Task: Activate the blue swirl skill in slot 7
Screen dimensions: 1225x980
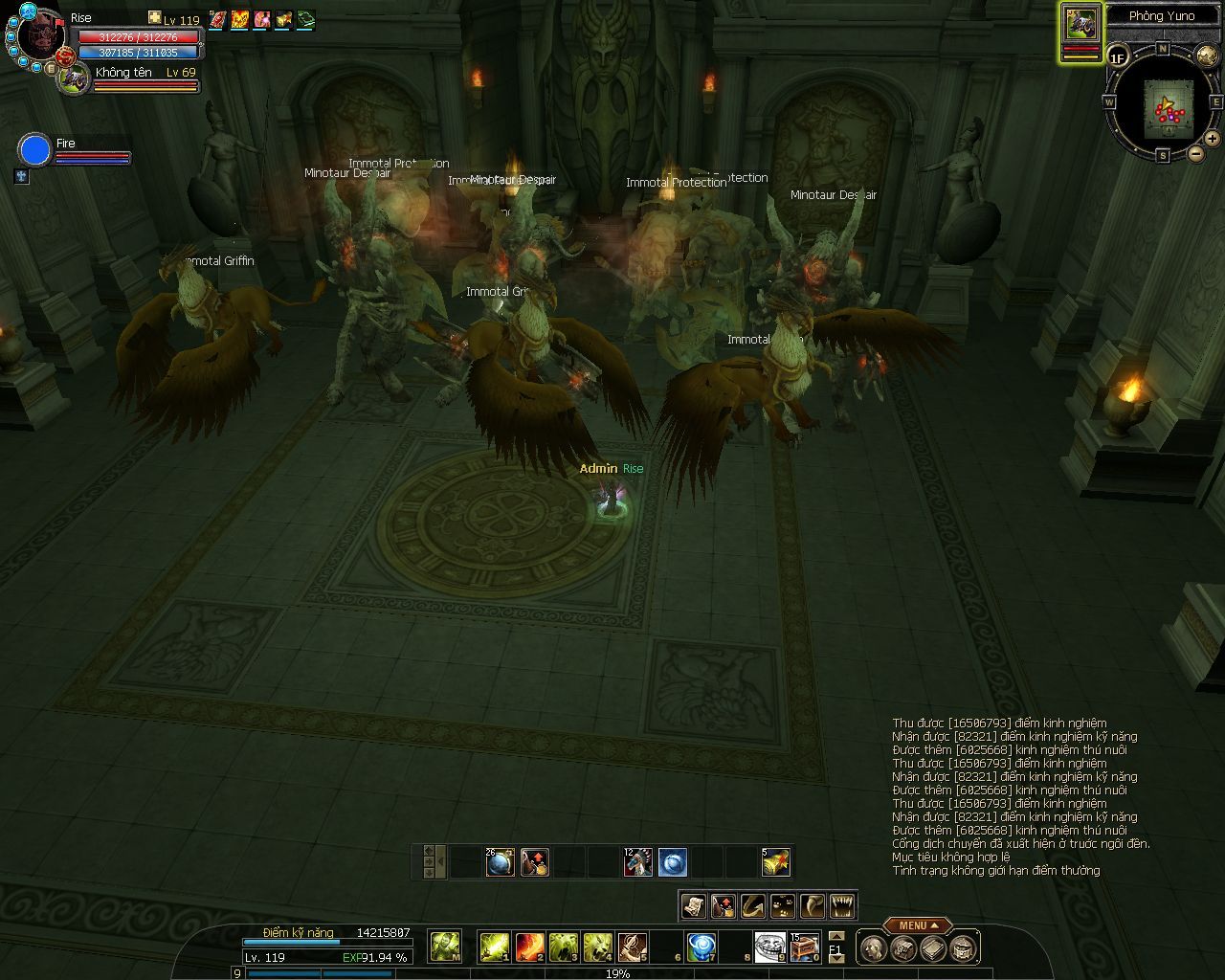Action: pyautogui.click(x=702, y=947)
